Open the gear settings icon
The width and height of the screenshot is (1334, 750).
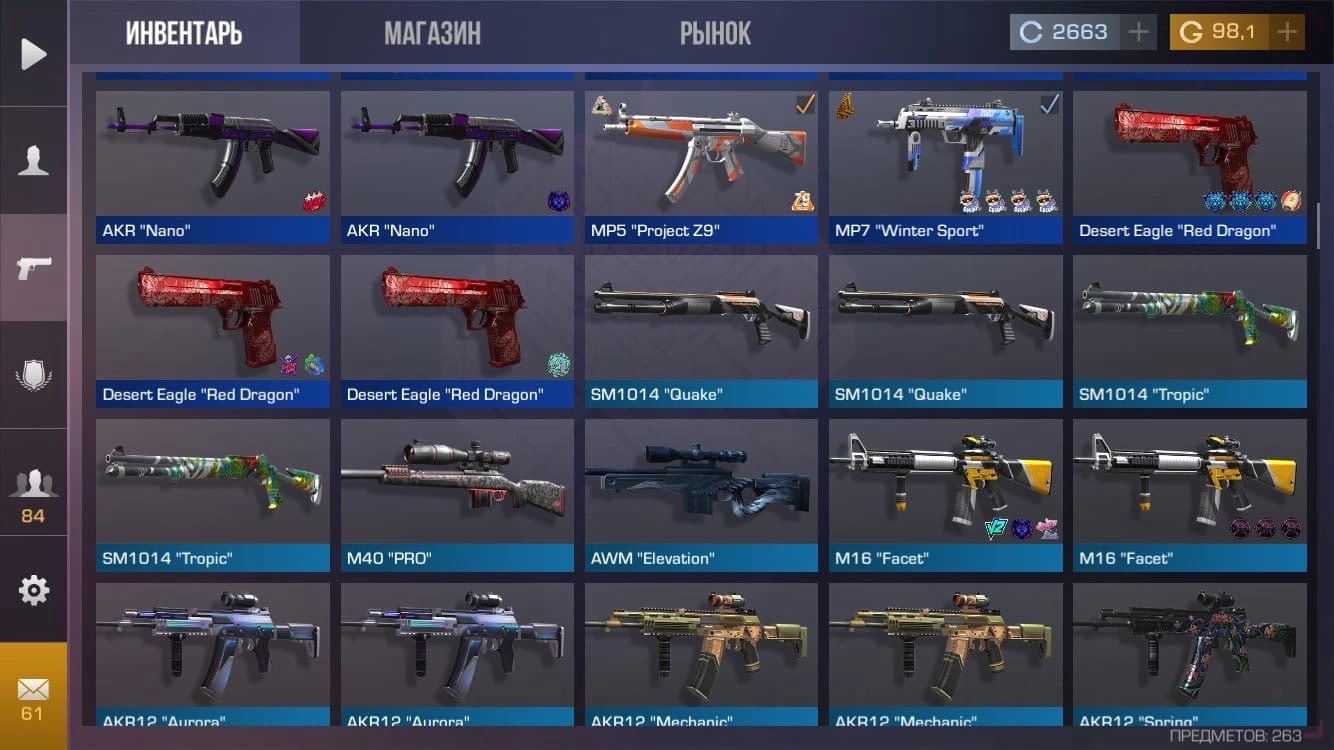click(34, 590)
